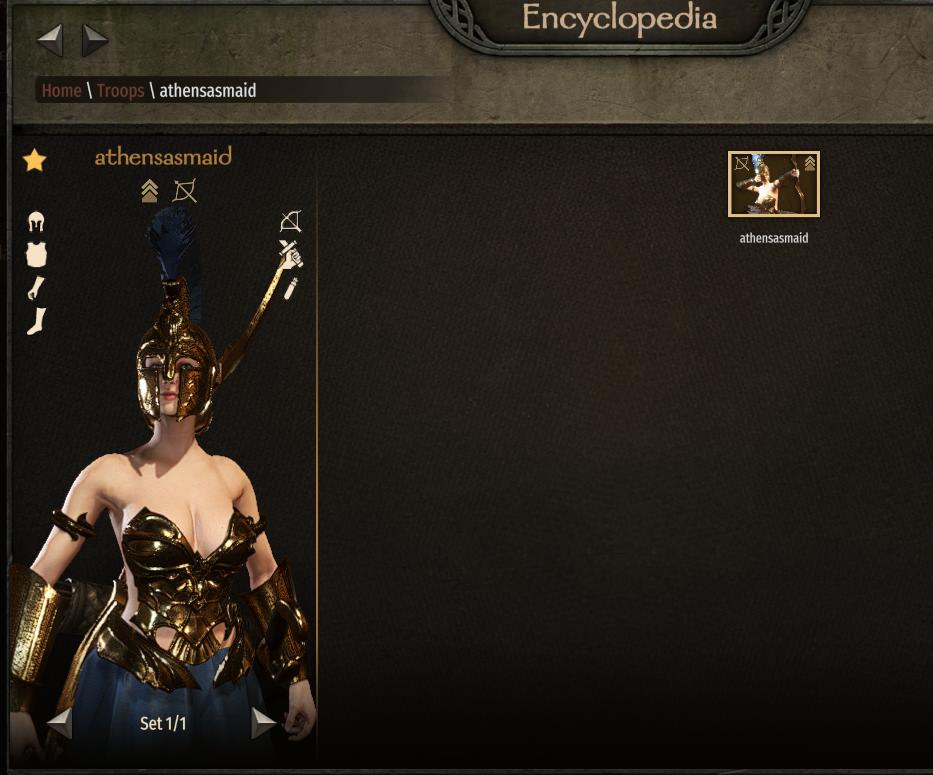
Task: Show the next equipment set
Action: (263, 722)
